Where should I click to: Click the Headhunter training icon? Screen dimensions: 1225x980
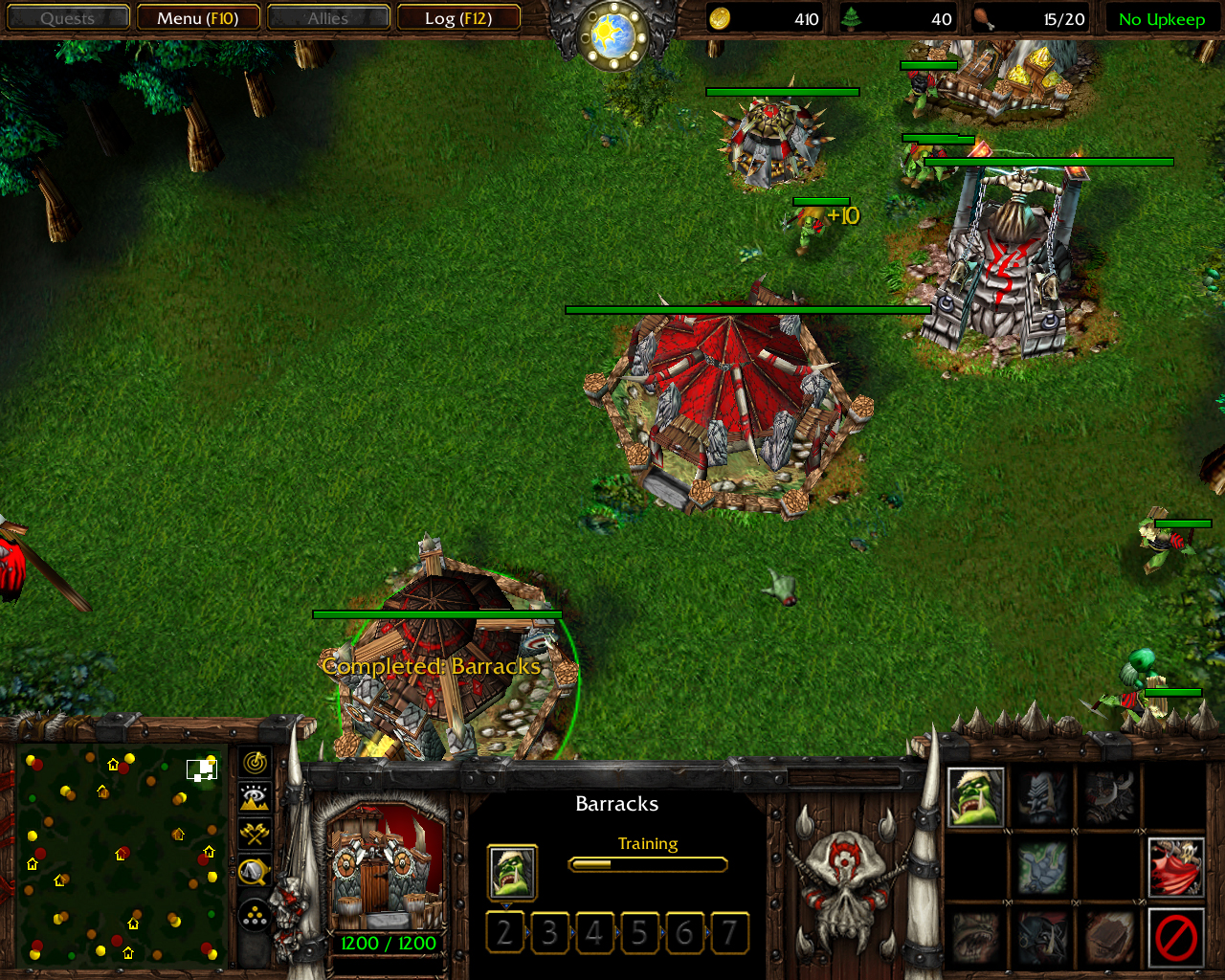pos(1042,797)
